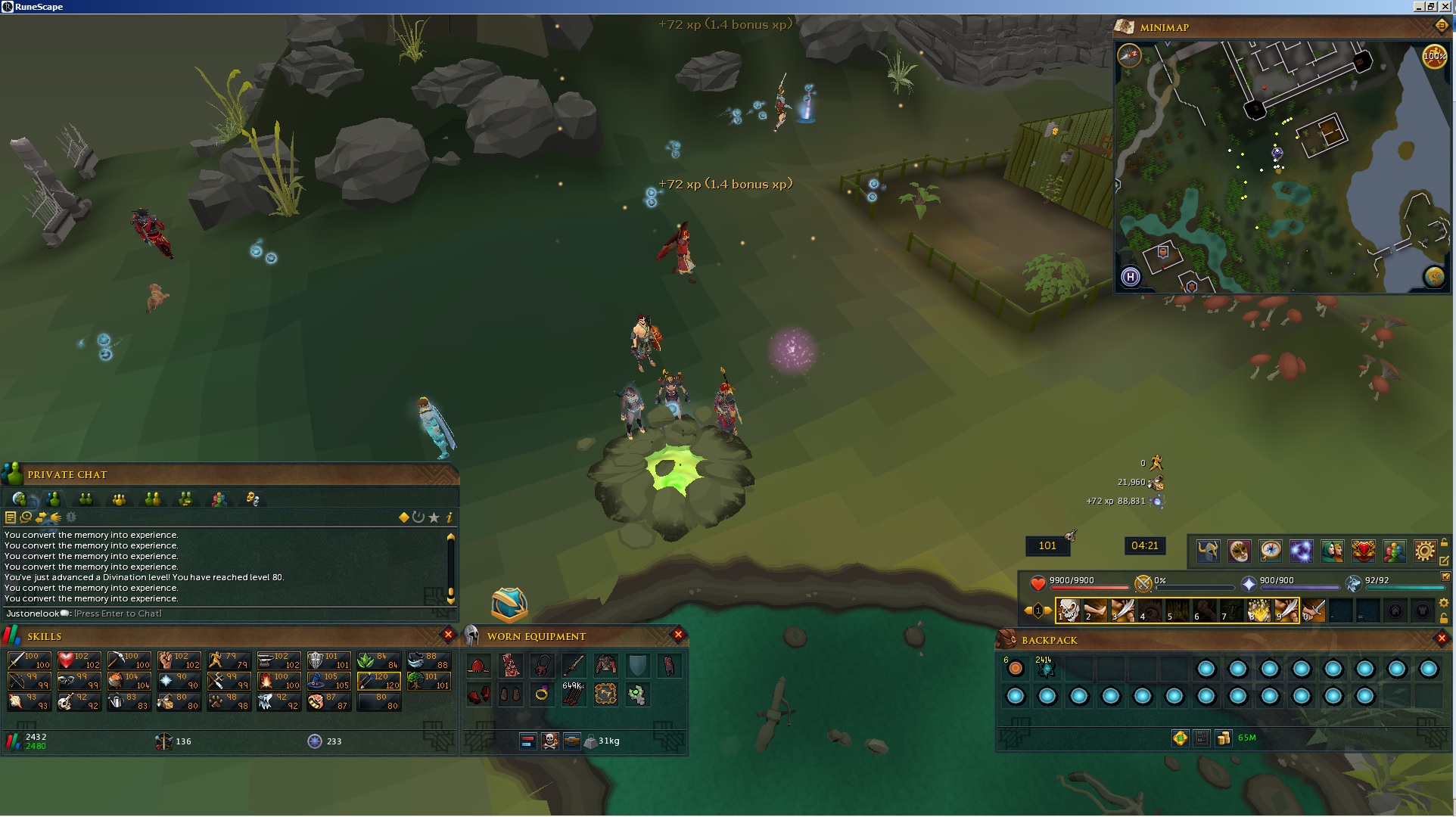
Task: Open the coin pouch showing 65M
Action: click(x=1224, y=738)
